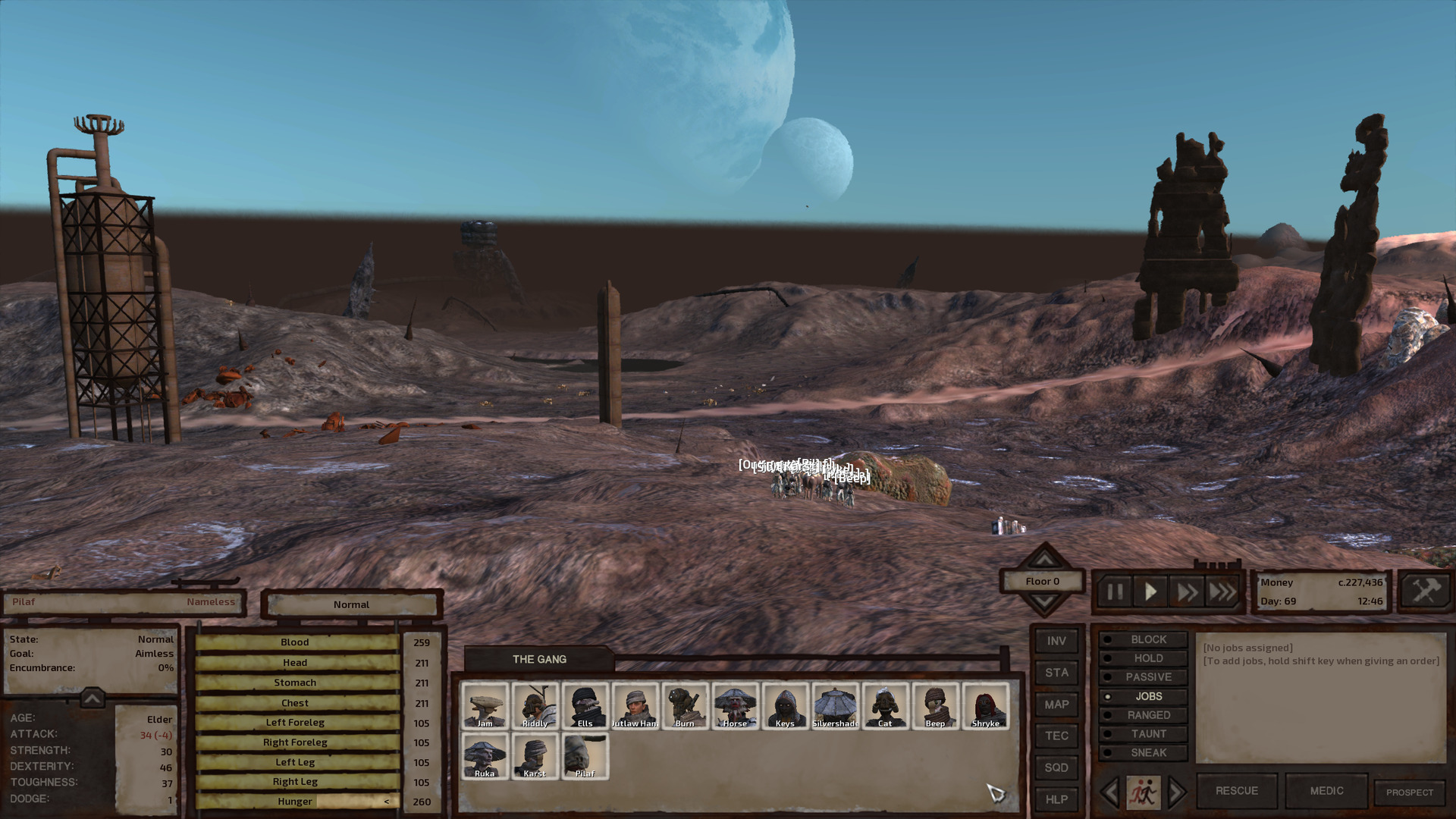Image resolution: width=1456 pixels, height=819 pixels.
Task: Open the HLP help panel
Action: coord(1056,799)
